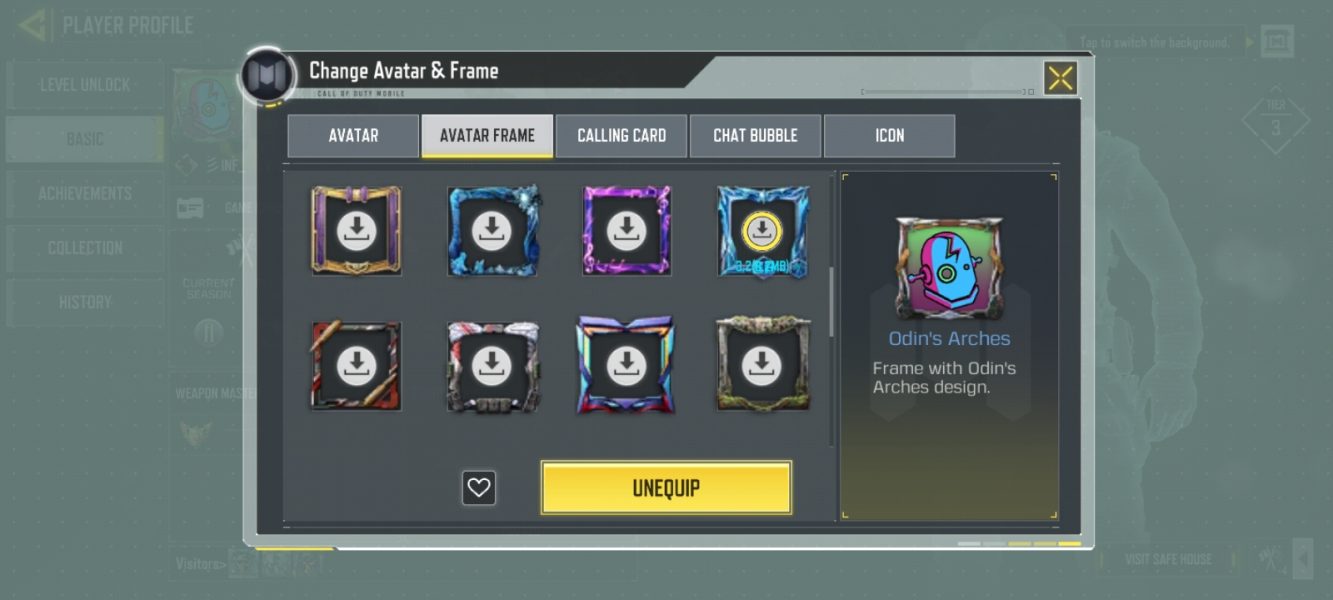This screenshot has height=600, width=1333.
Task: Choose the white and red armored frame
Action: click(x=491, y=366)
